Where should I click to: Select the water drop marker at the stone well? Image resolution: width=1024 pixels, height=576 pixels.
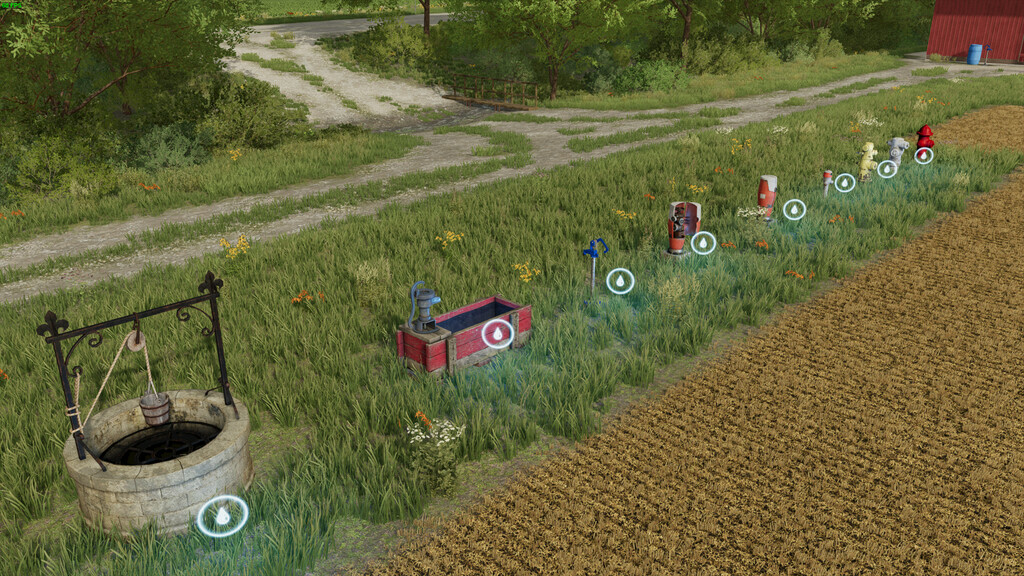click(222, 516)
